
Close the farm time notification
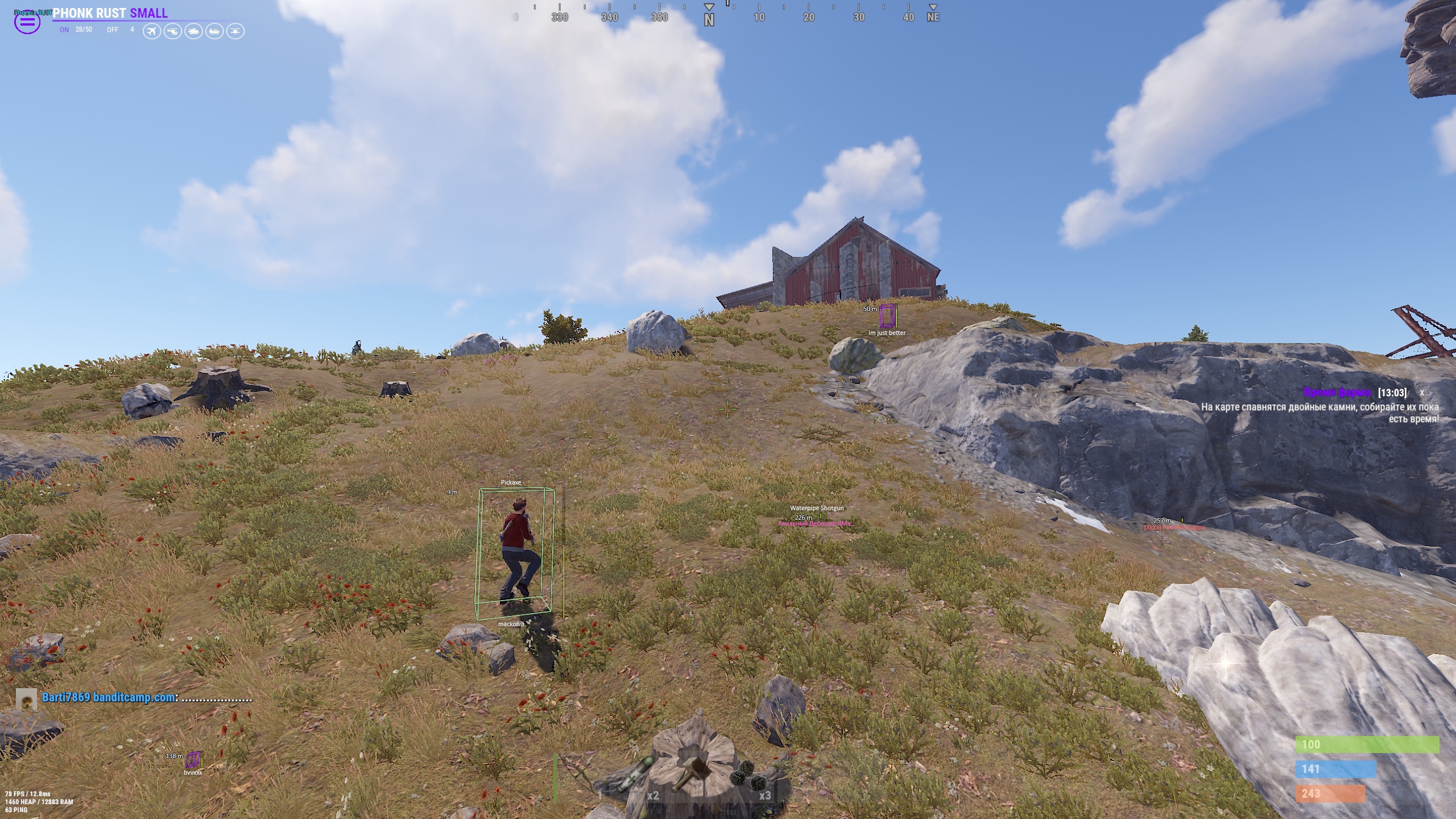tap(1422, 393)
